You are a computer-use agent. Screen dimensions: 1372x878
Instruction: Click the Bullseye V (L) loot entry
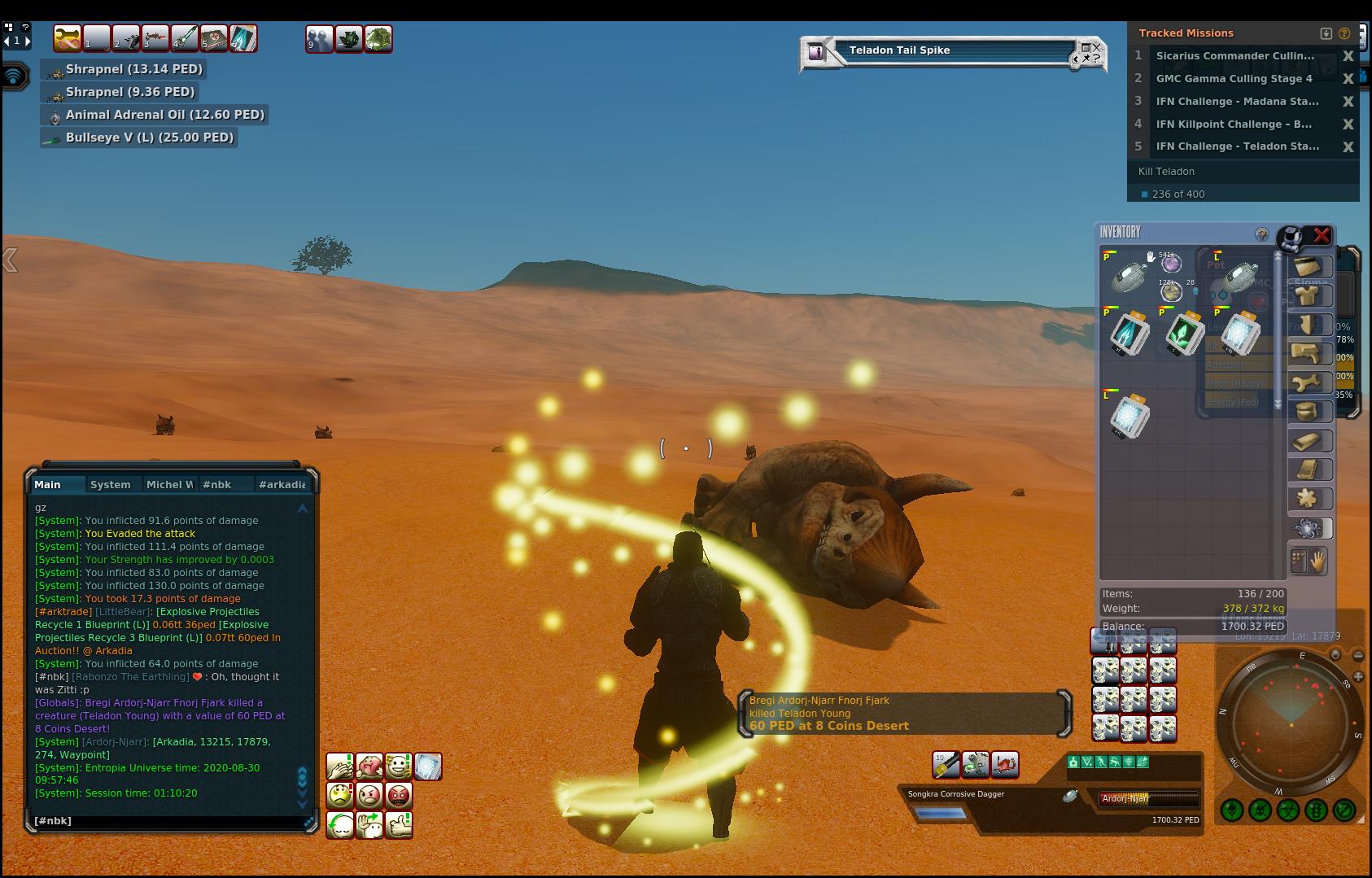tap(149, 138)
